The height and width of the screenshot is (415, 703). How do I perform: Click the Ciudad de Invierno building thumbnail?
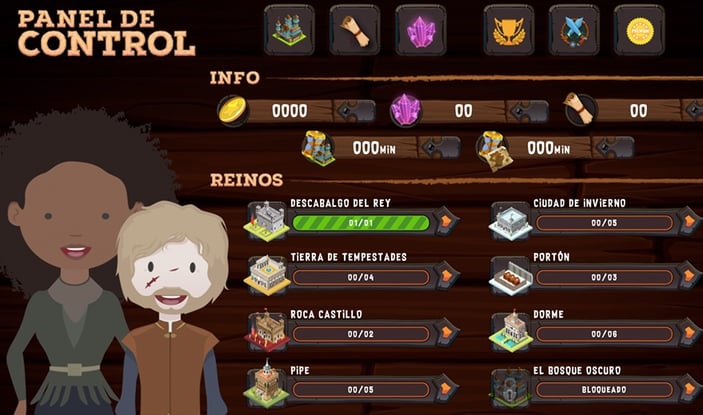point(510,219)
